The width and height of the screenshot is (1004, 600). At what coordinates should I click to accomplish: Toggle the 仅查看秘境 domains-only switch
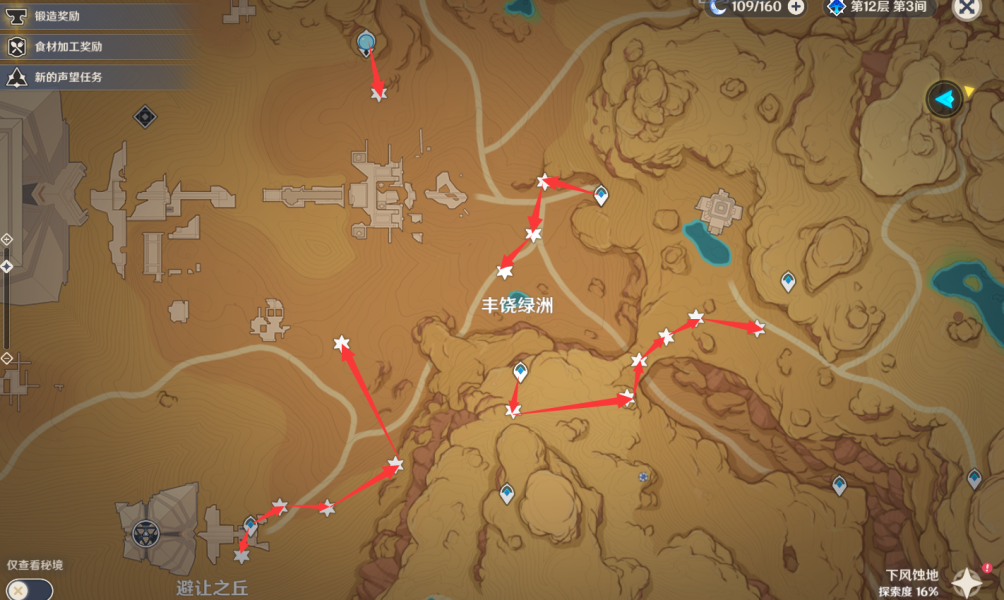(x=27, y=589)
